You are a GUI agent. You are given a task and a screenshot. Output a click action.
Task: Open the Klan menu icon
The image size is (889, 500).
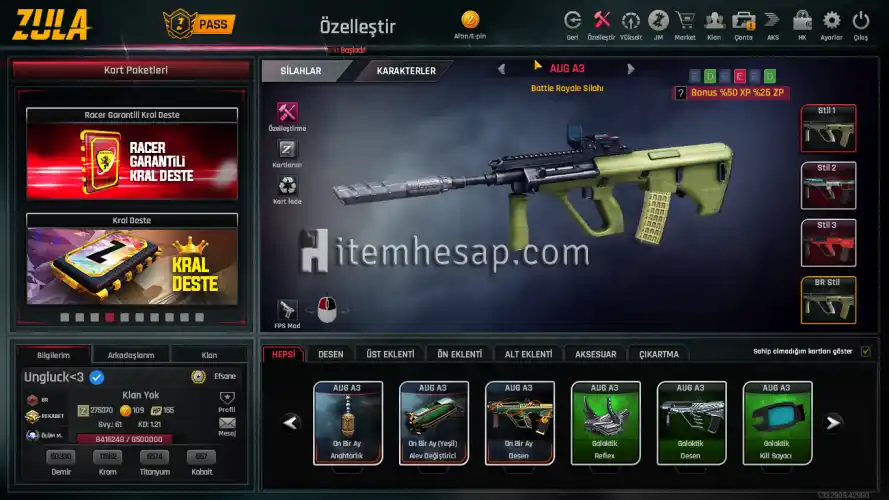[x=714, y=22]
